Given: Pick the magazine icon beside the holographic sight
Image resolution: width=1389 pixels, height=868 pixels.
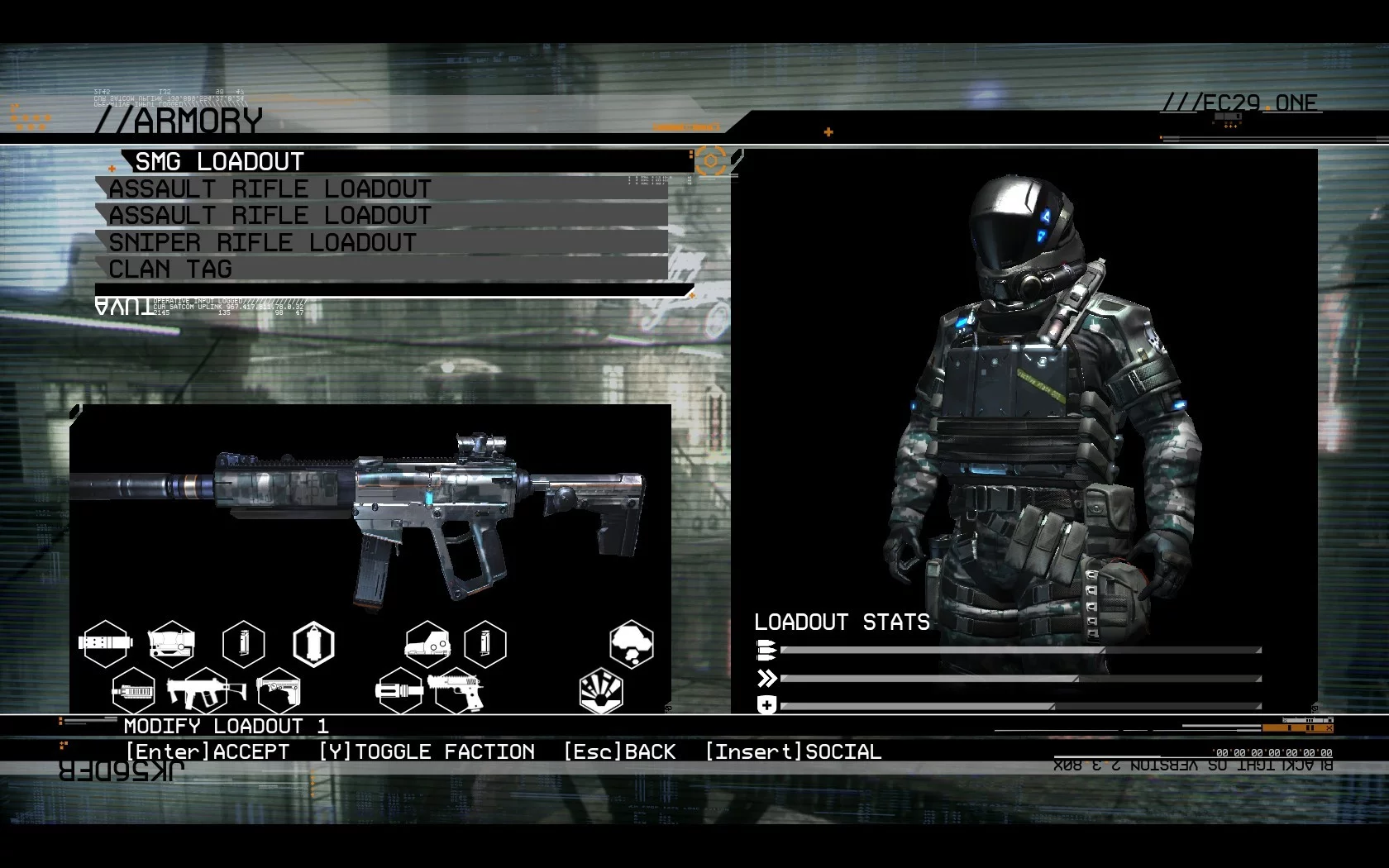Looking at the screenshot, I should pos(484,643).
